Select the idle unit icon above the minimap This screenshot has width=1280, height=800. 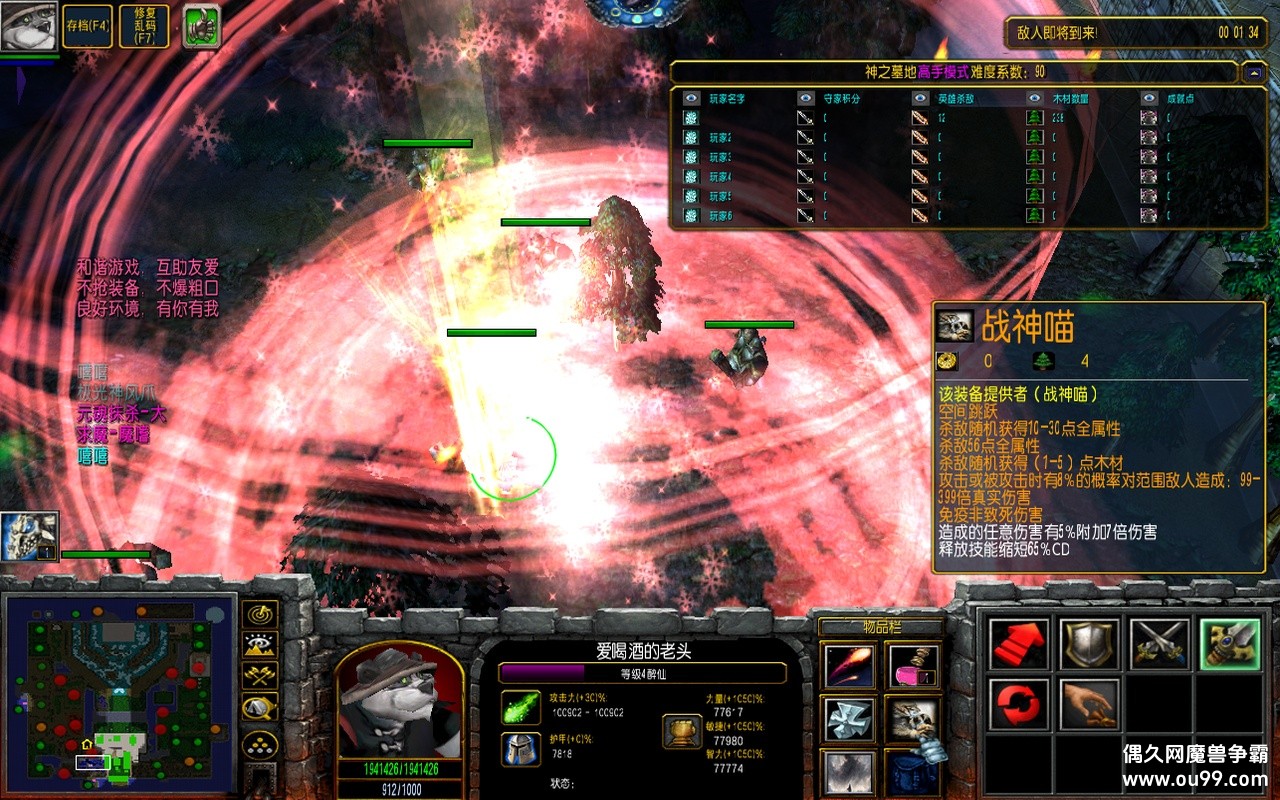tap(30, 536)
